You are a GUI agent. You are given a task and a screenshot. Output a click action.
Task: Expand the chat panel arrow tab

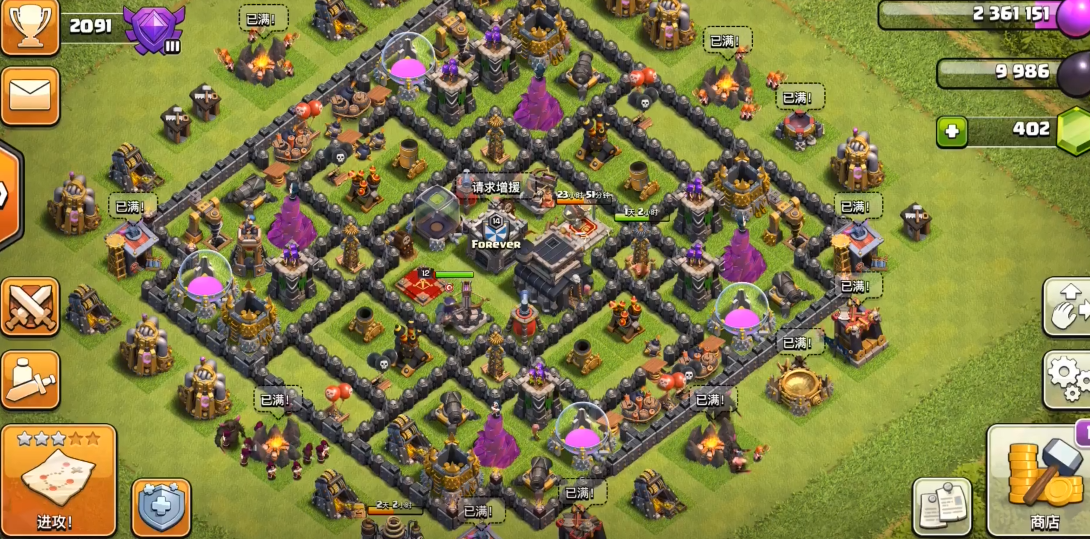8,194
